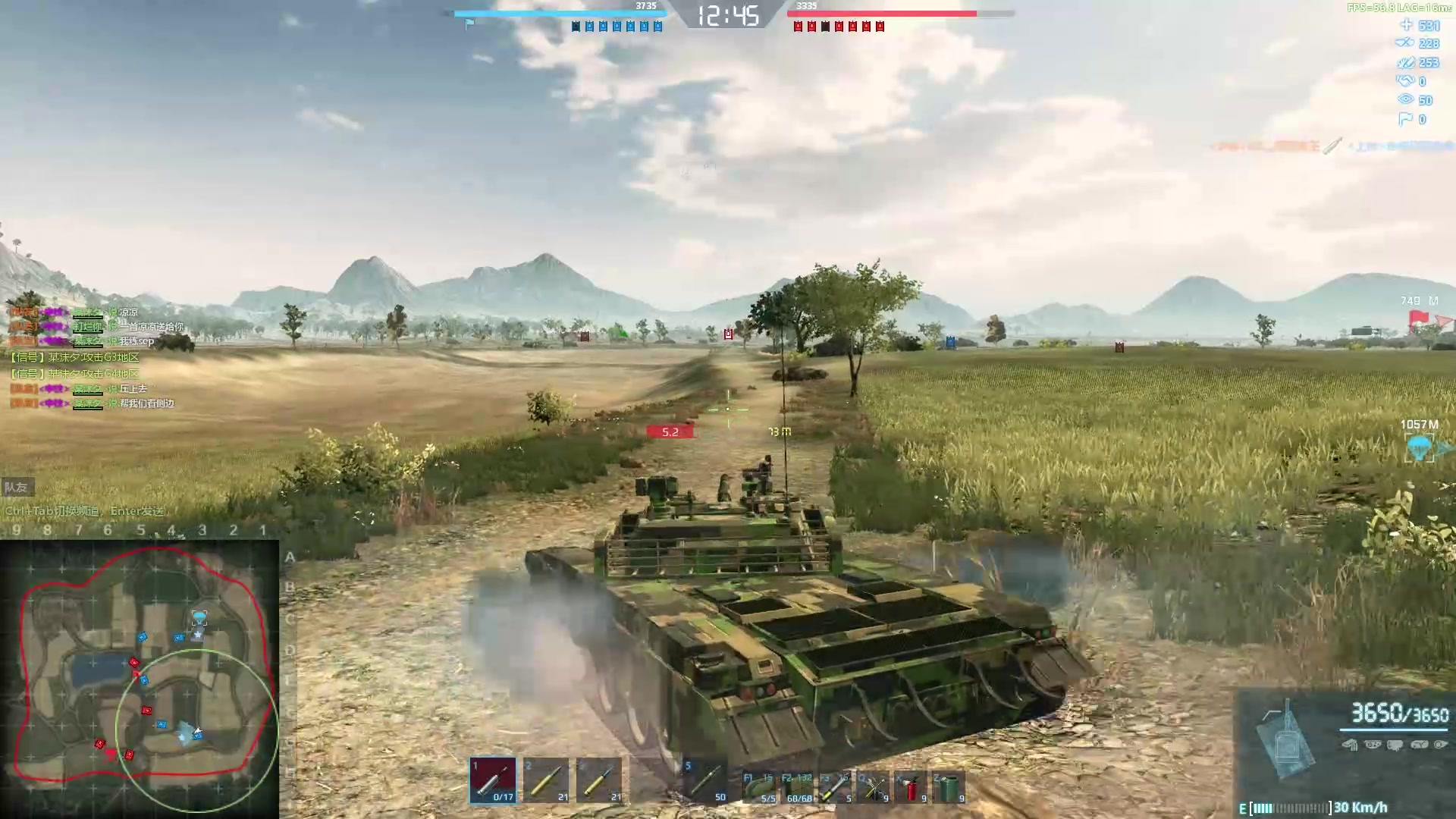The width and height of the screenshot is (1456, 819).
Task: Use the repair kit wrench item
Action: (x=874, y=787)
